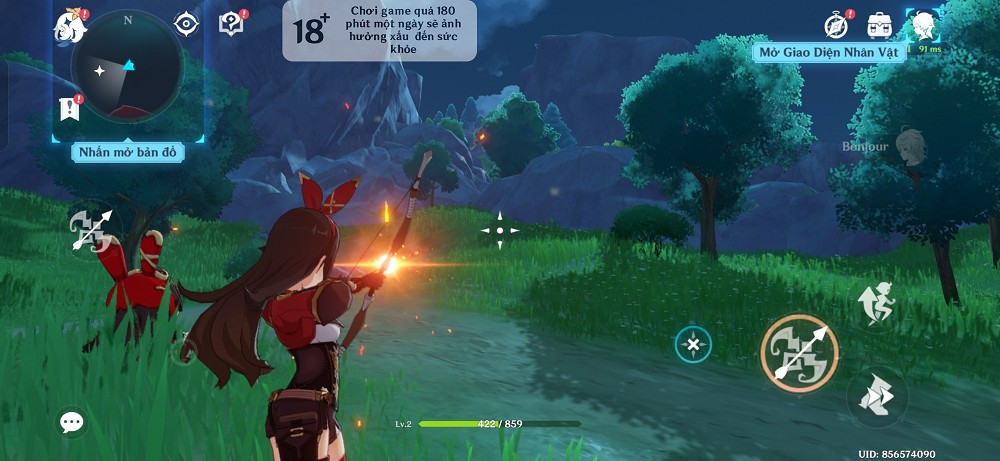This screenshot has height=461, width=1000.
Task: Open the Paimon main menu
Action: coord(69,25)
